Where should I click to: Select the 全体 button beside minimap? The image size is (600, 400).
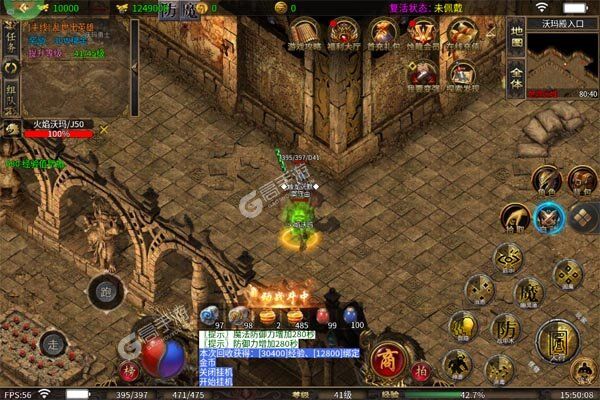516,79
